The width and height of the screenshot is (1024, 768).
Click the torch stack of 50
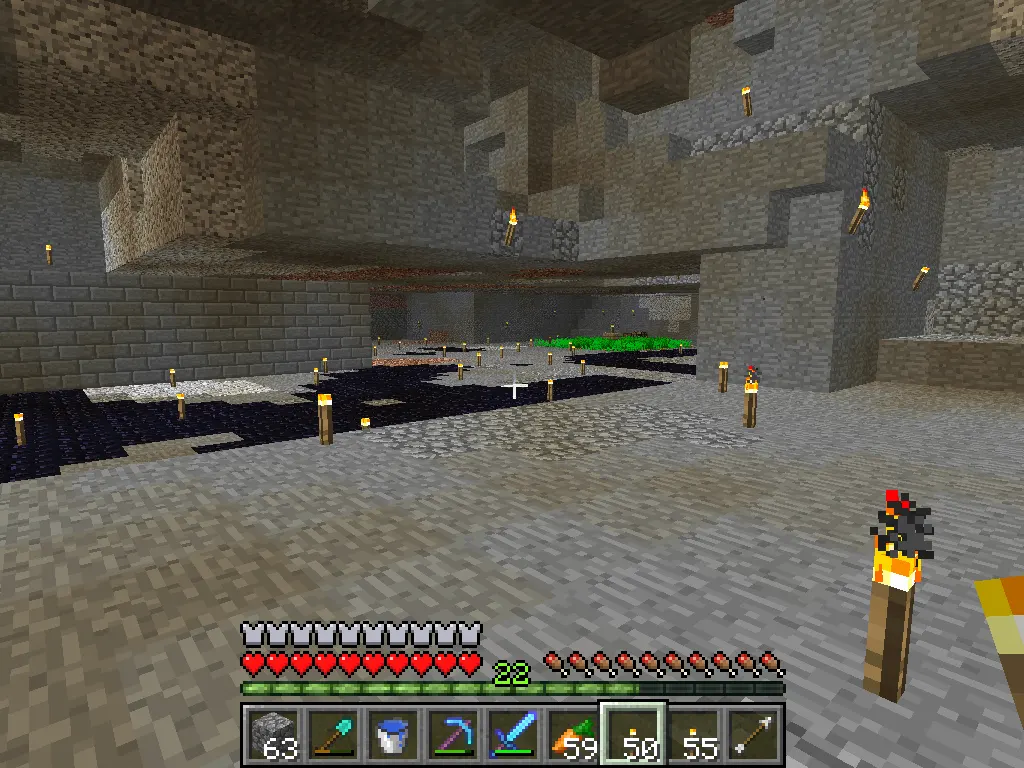(x=632, y=735)
